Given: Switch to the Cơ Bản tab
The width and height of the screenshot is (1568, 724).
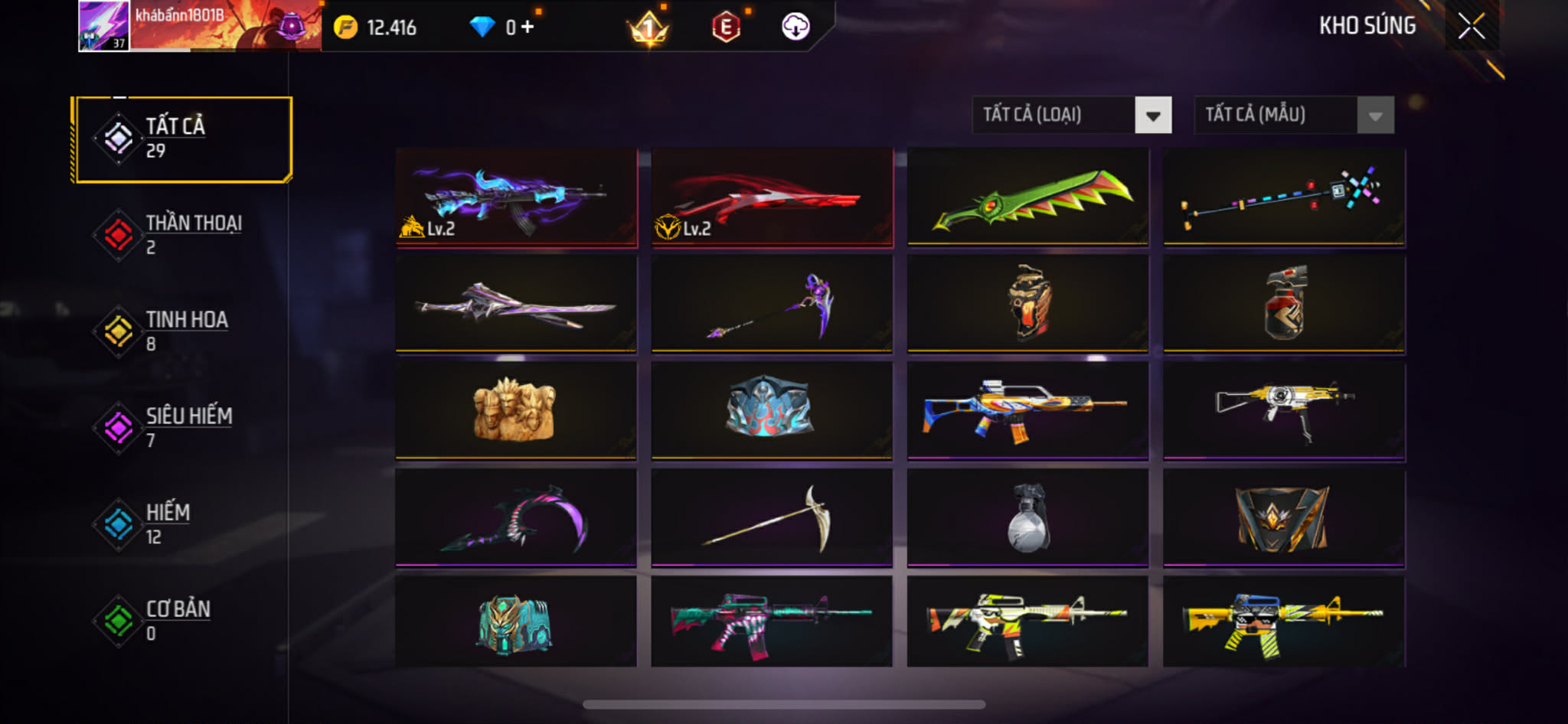Looking at the screenshot, I should pos(183,621).
